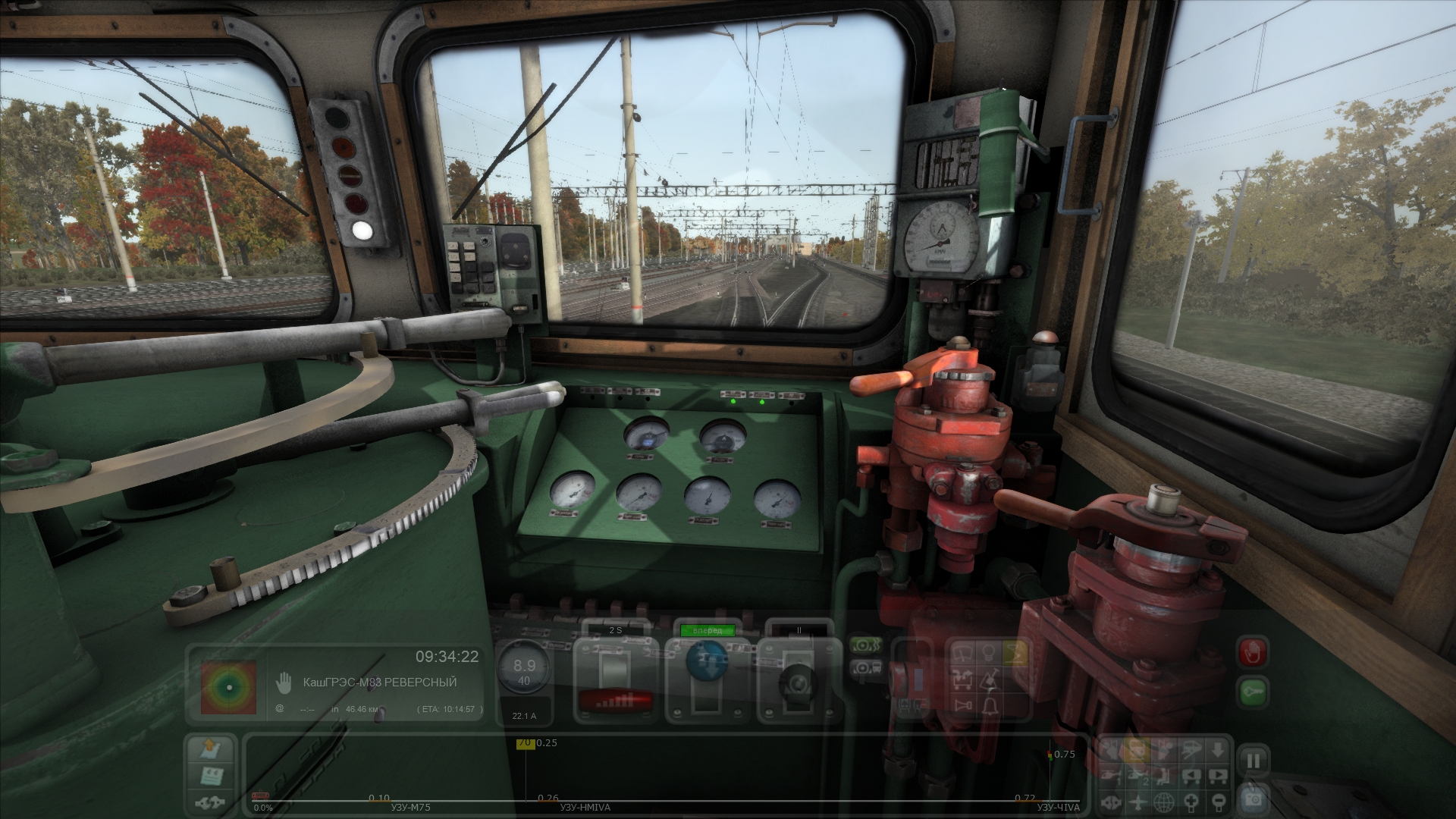Hit the red emergency brake hand button

(x=1253, y=652)
